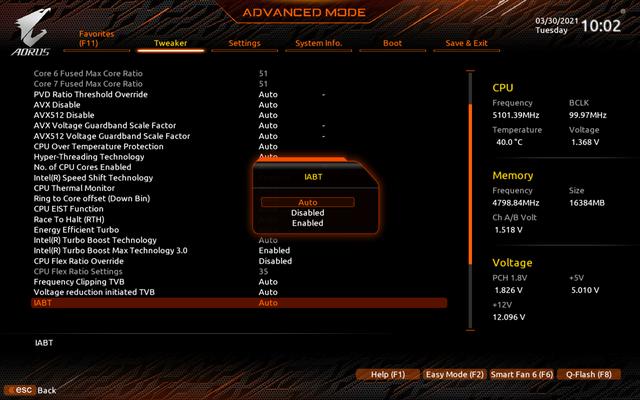Open the Save & Exit tab
Viewport: 640px width, 400px height.
(466, 44)
